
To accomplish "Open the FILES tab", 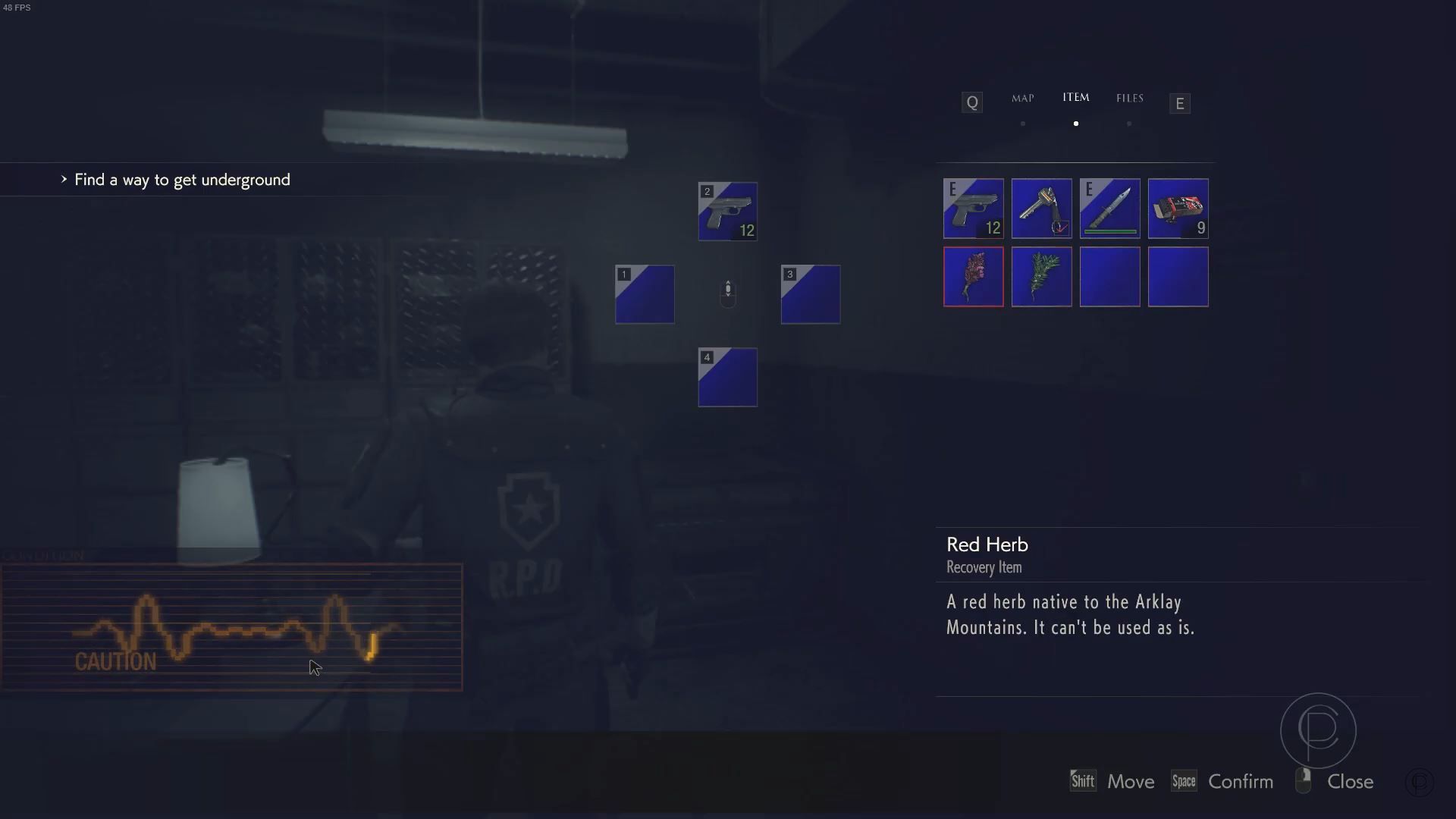I will coord(1129,98).
